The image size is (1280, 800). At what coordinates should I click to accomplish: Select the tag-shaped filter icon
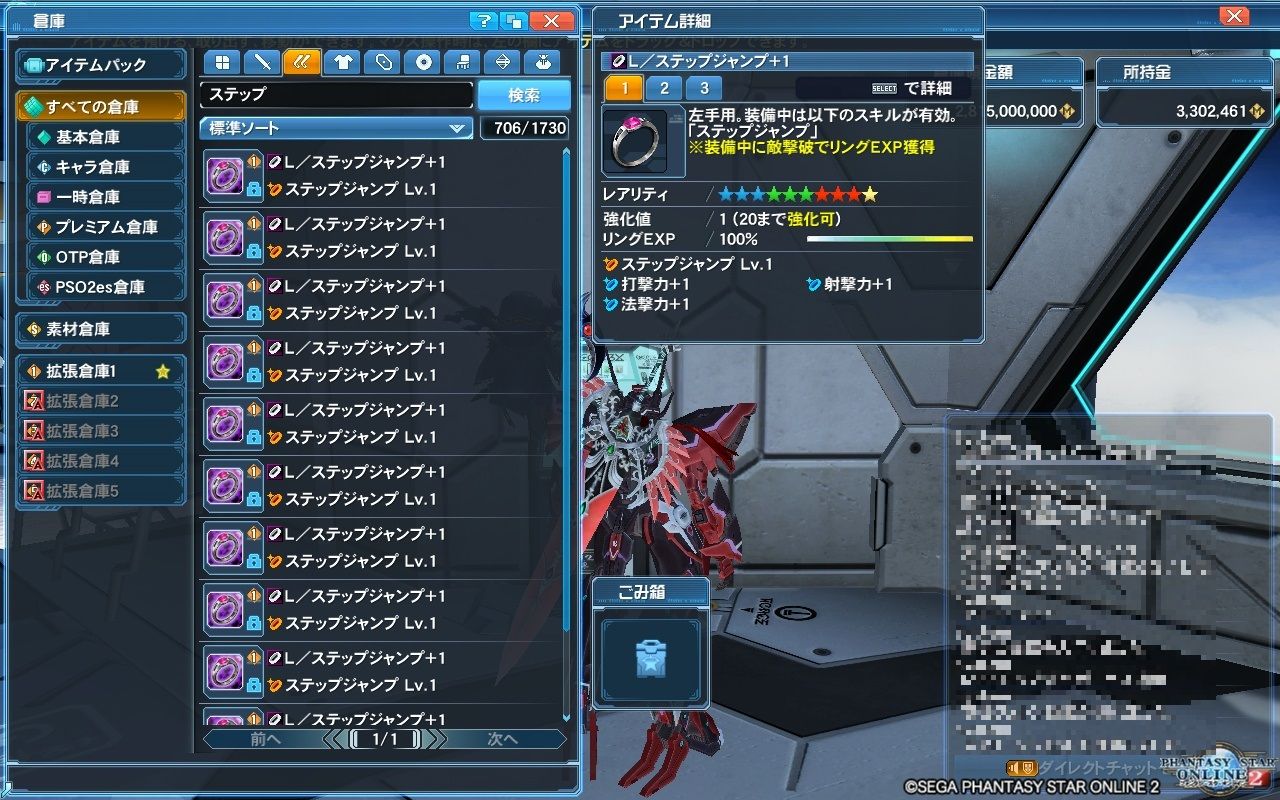point(384,62)
